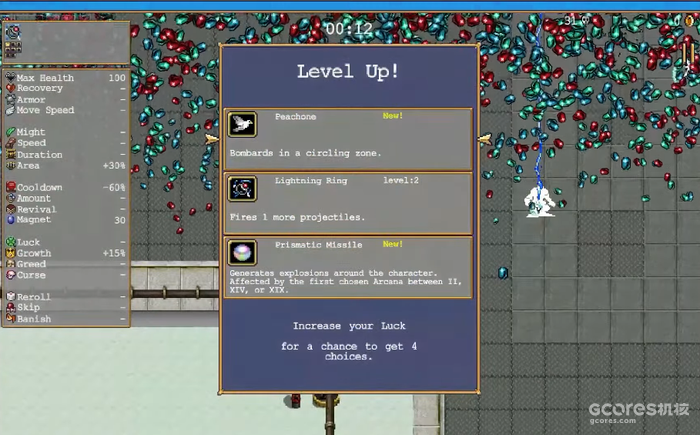Screen dimensions: 700x435
Task: Select the Lightning Ring level 2 upgrade
Action: tap(347, 202)
